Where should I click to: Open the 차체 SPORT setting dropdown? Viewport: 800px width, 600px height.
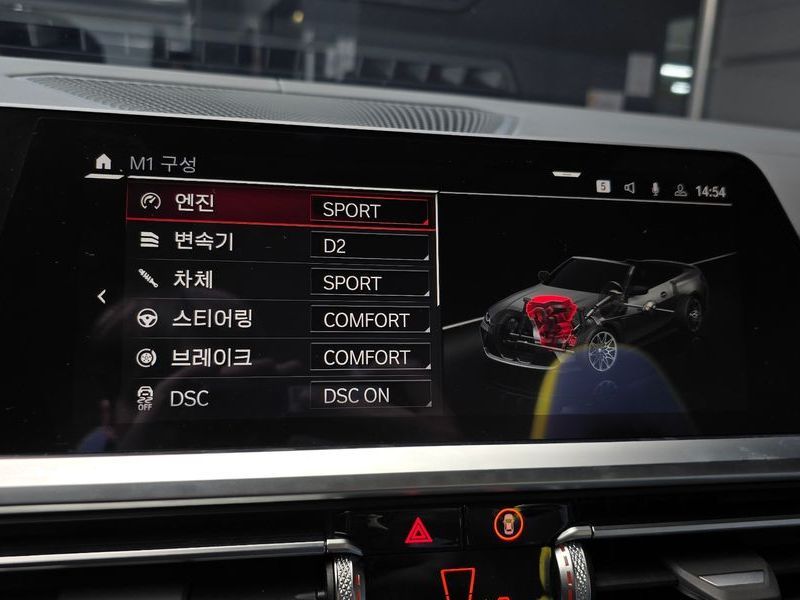369,283
